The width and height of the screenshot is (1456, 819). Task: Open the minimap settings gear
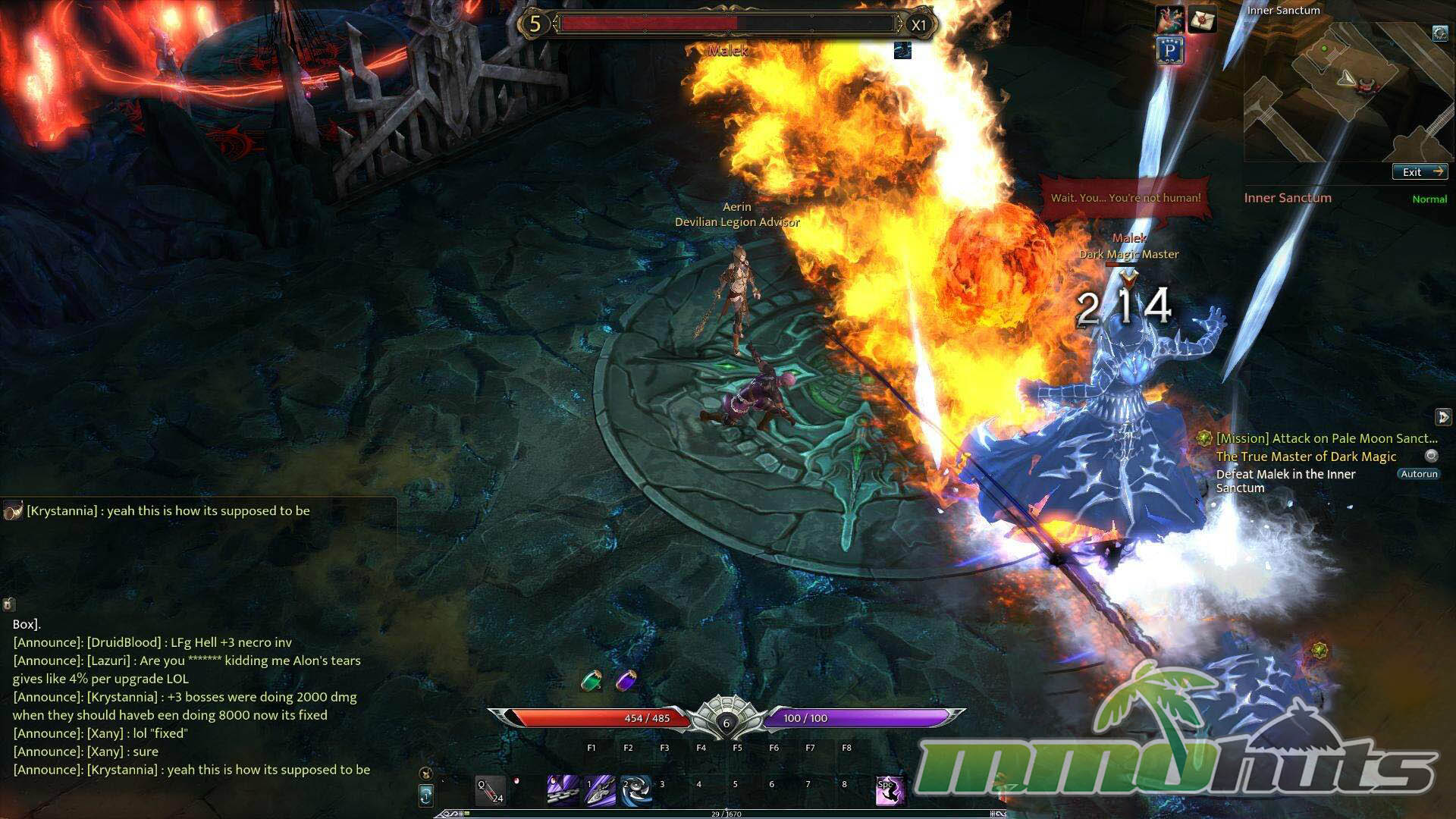tap(1439, 33)
